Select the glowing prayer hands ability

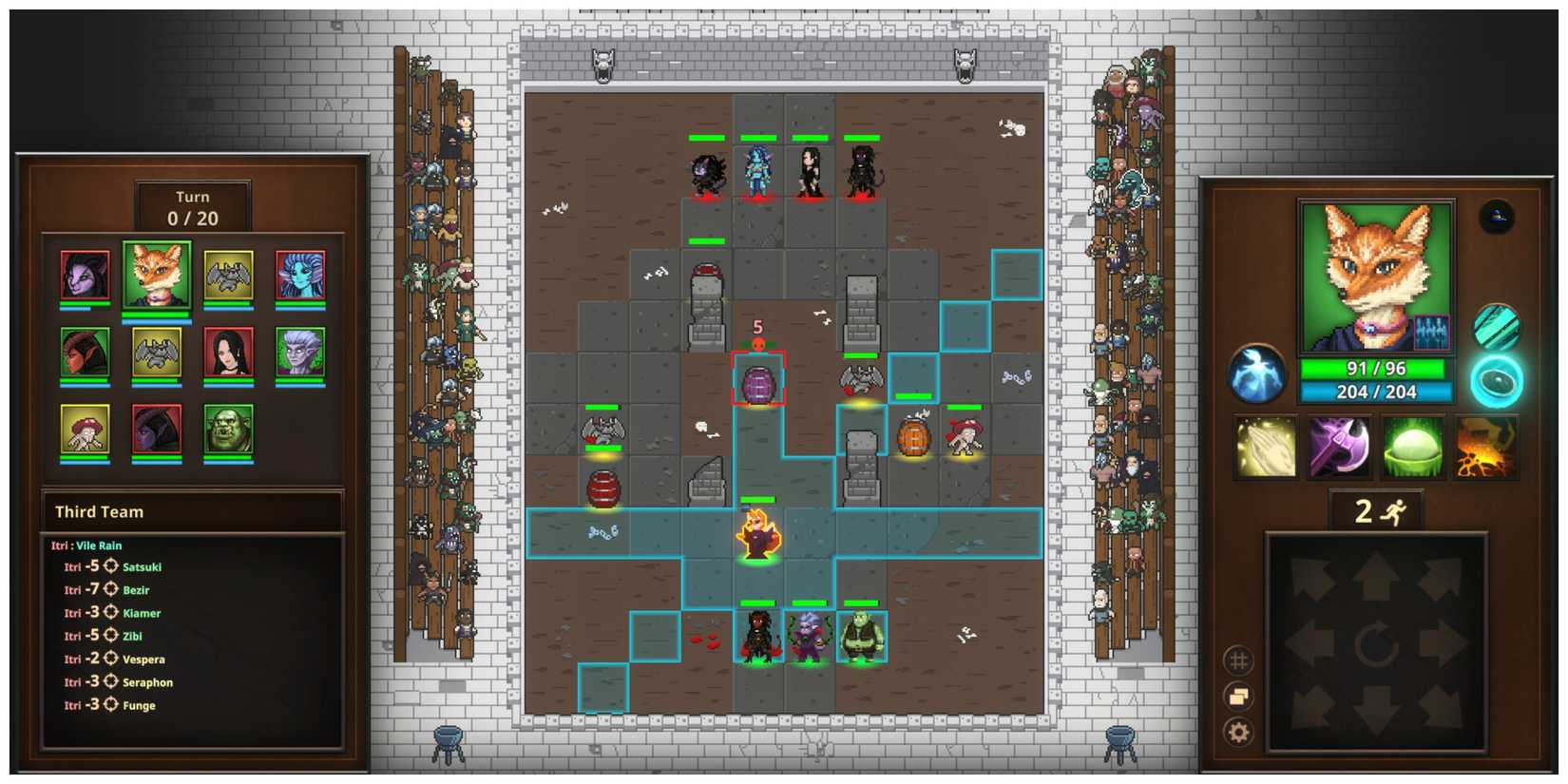pyautogui.click(x=1264, y=447)
